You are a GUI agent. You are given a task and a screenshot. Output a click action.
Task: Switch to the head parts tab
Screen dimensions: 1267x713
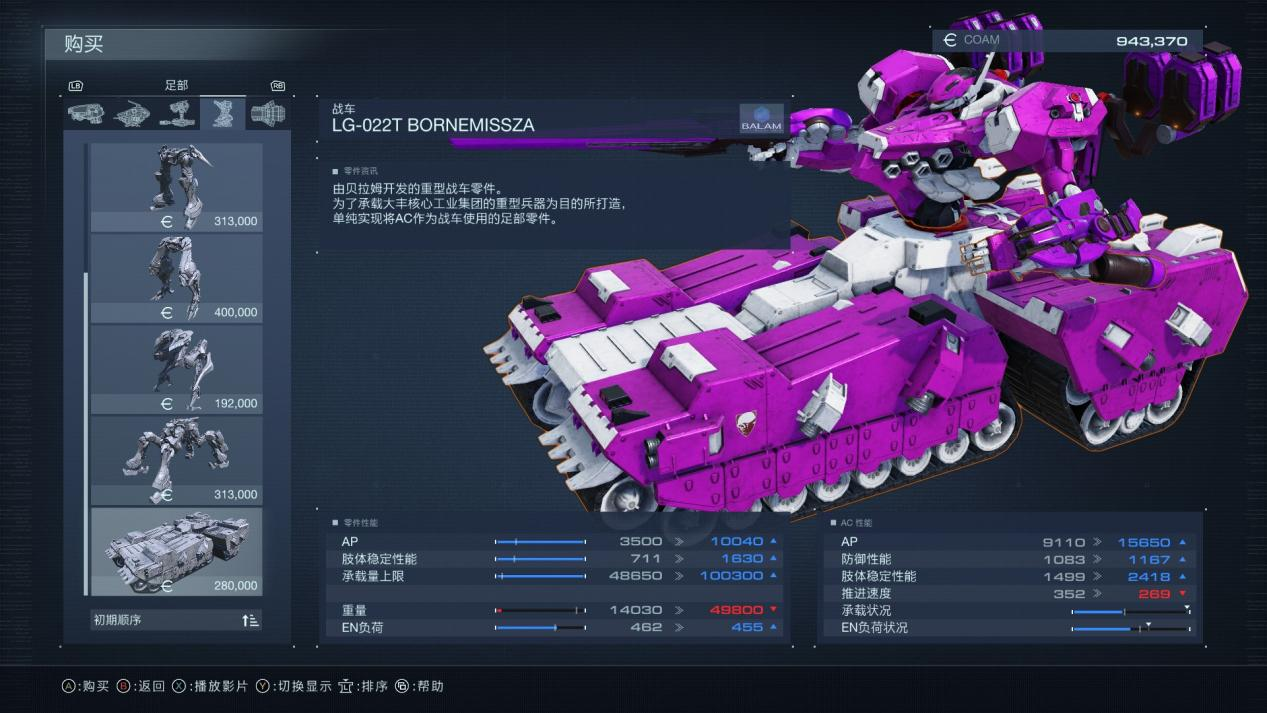click(86, 113)
